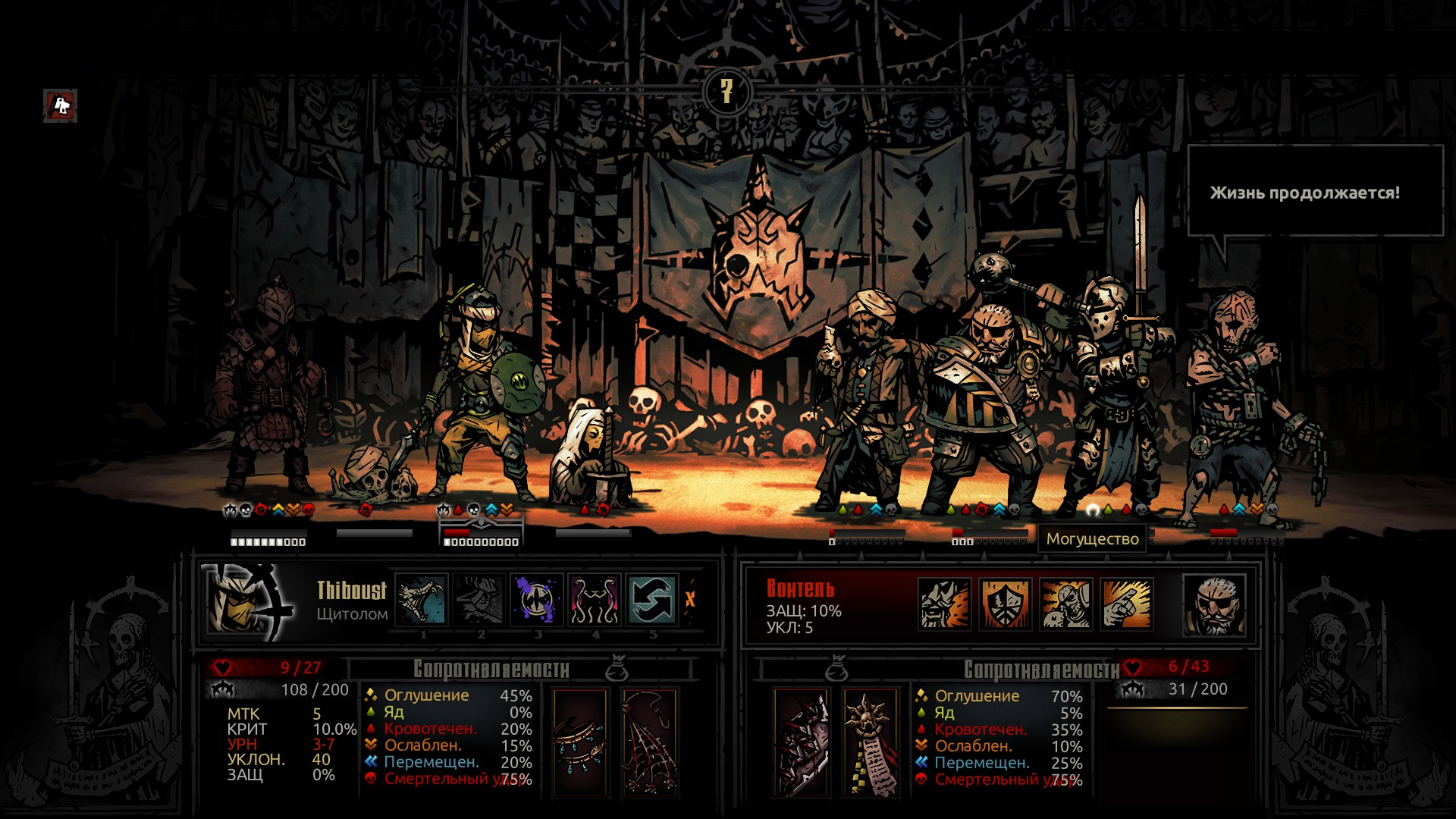Select the serpent bite skill icon

pos(422,600)
